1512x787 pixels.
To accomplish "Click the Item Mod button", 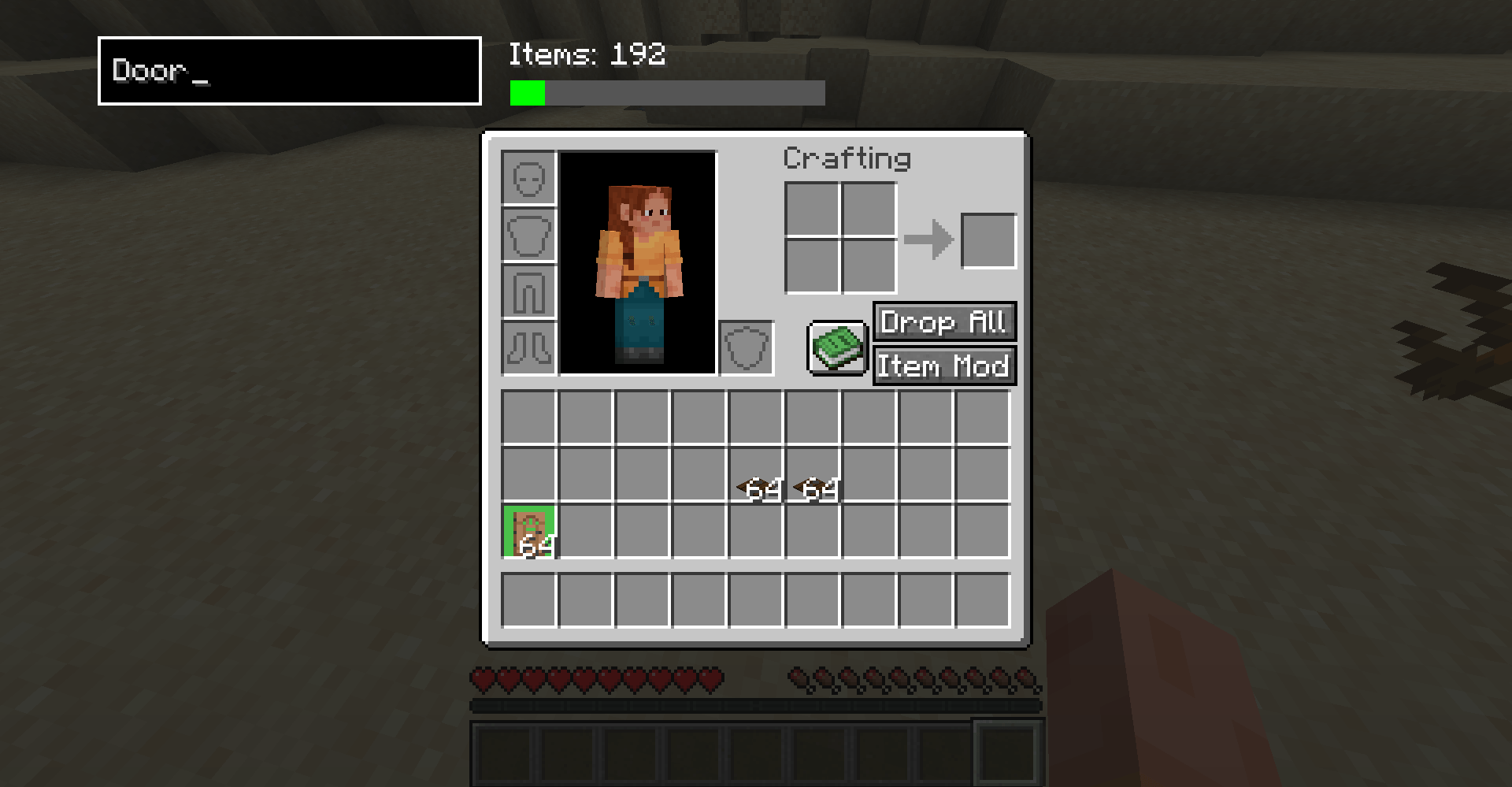I will 943,366.
